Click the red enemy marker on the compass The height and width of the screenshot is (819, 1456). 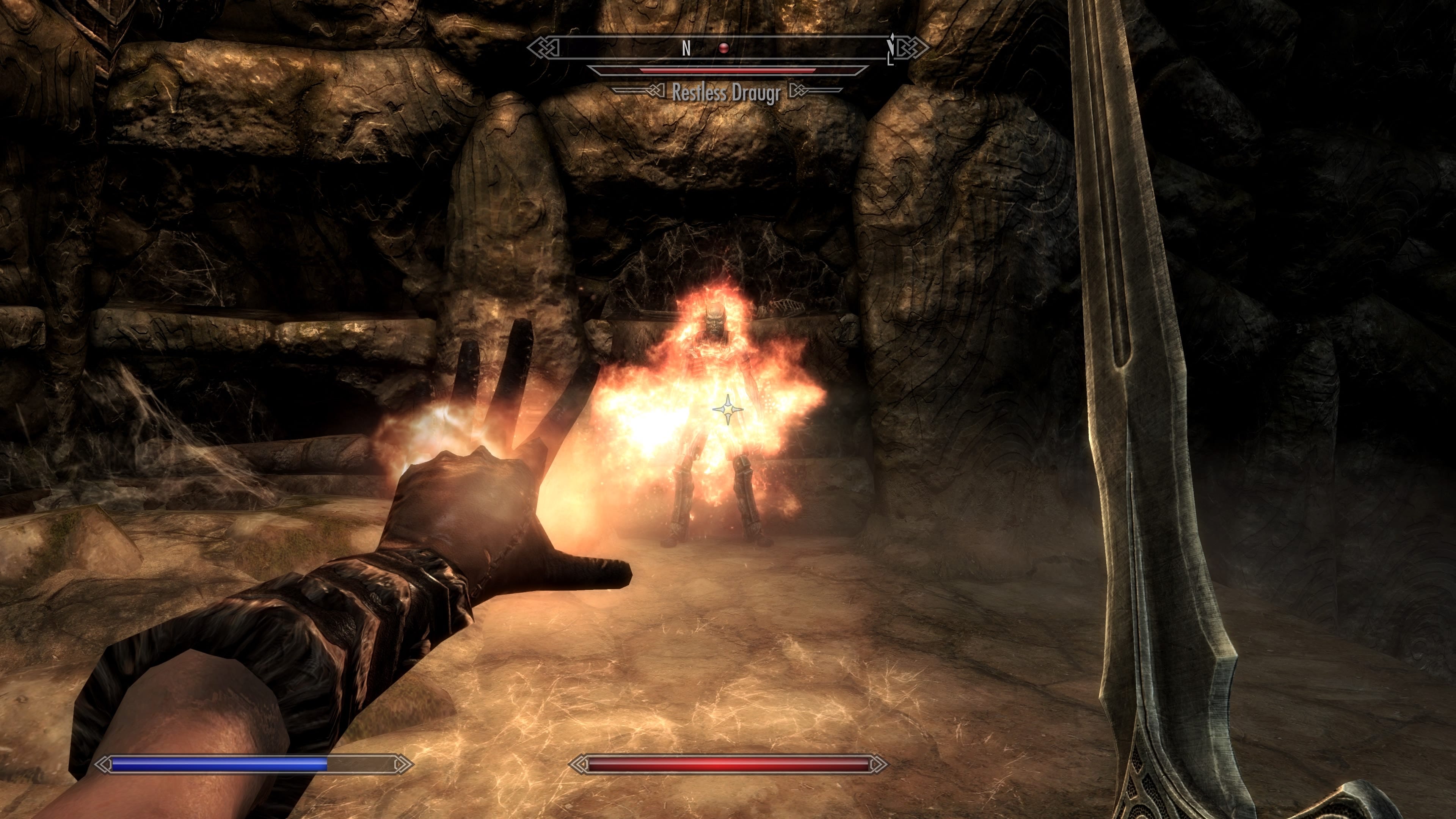pos(723,49)
